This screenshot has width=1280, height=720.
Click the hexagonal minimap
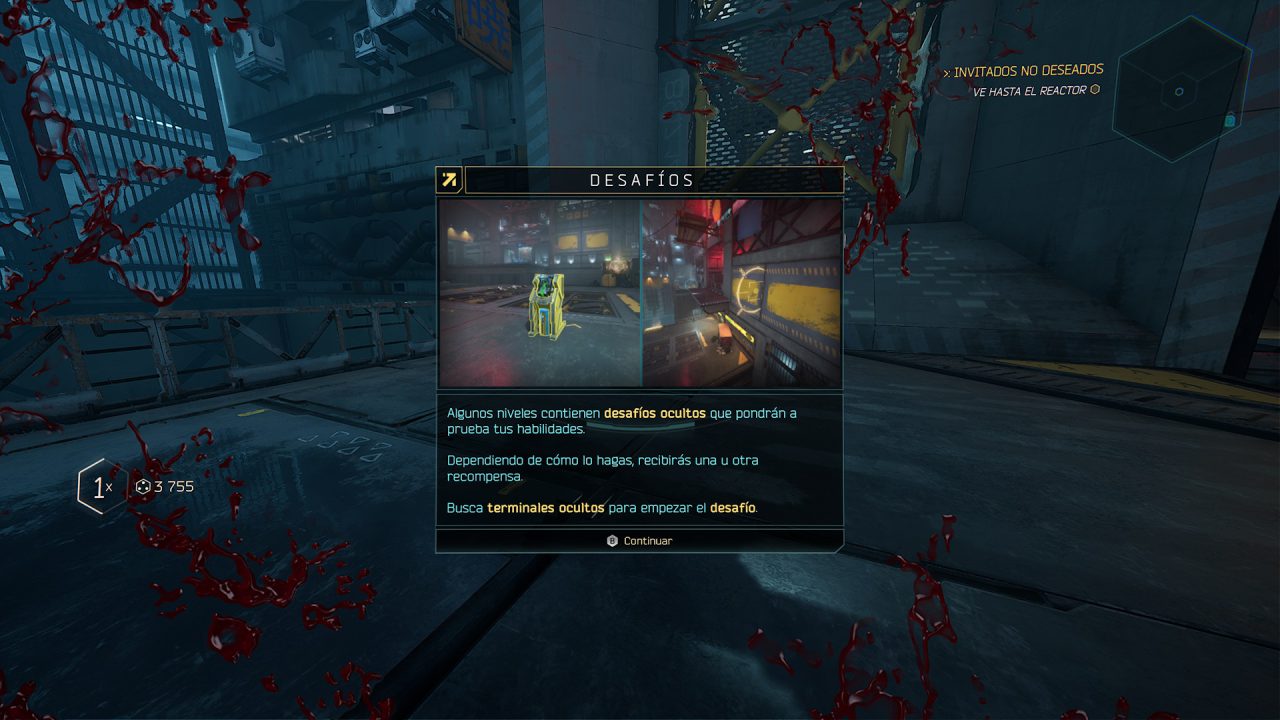pos(1181,90)
